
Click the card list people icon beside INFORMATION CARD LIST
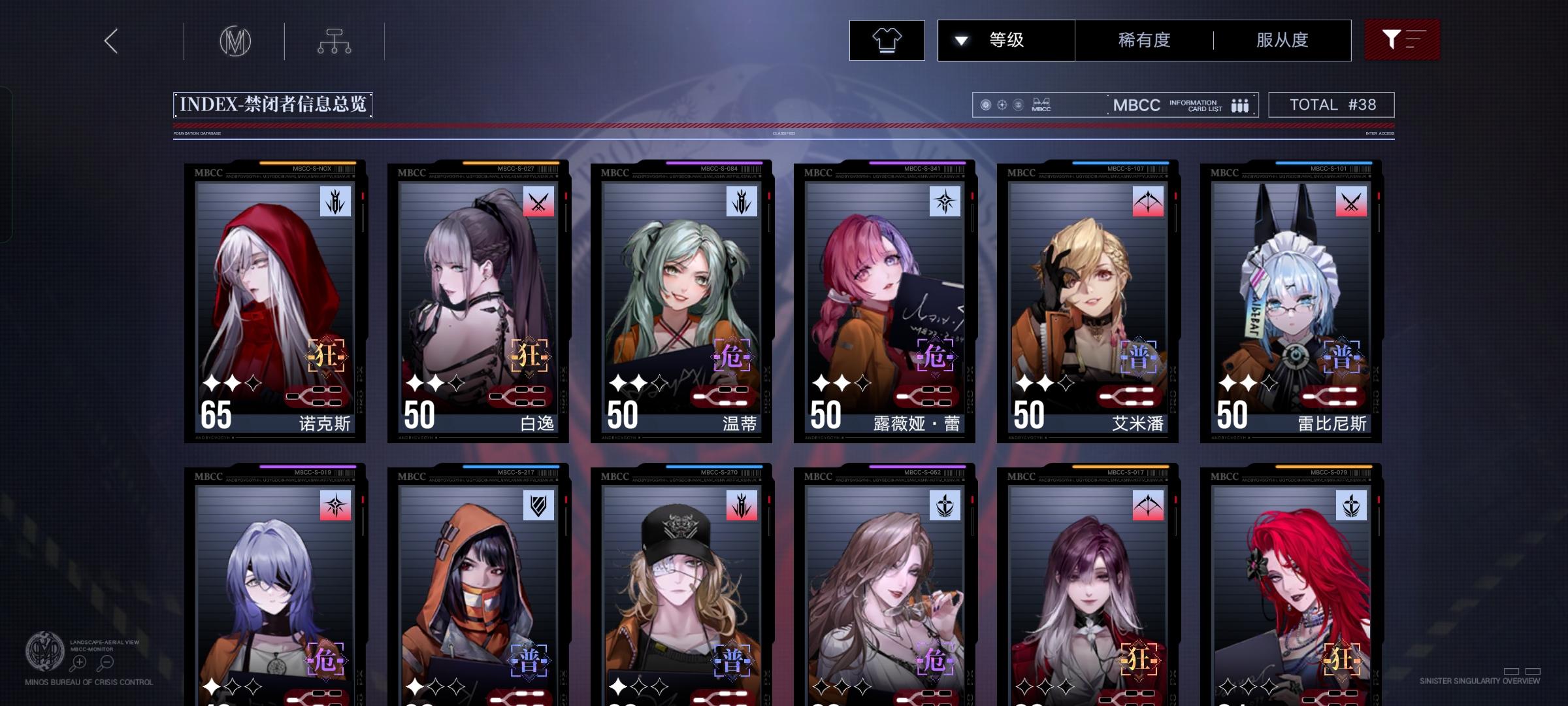(1240, 105)
